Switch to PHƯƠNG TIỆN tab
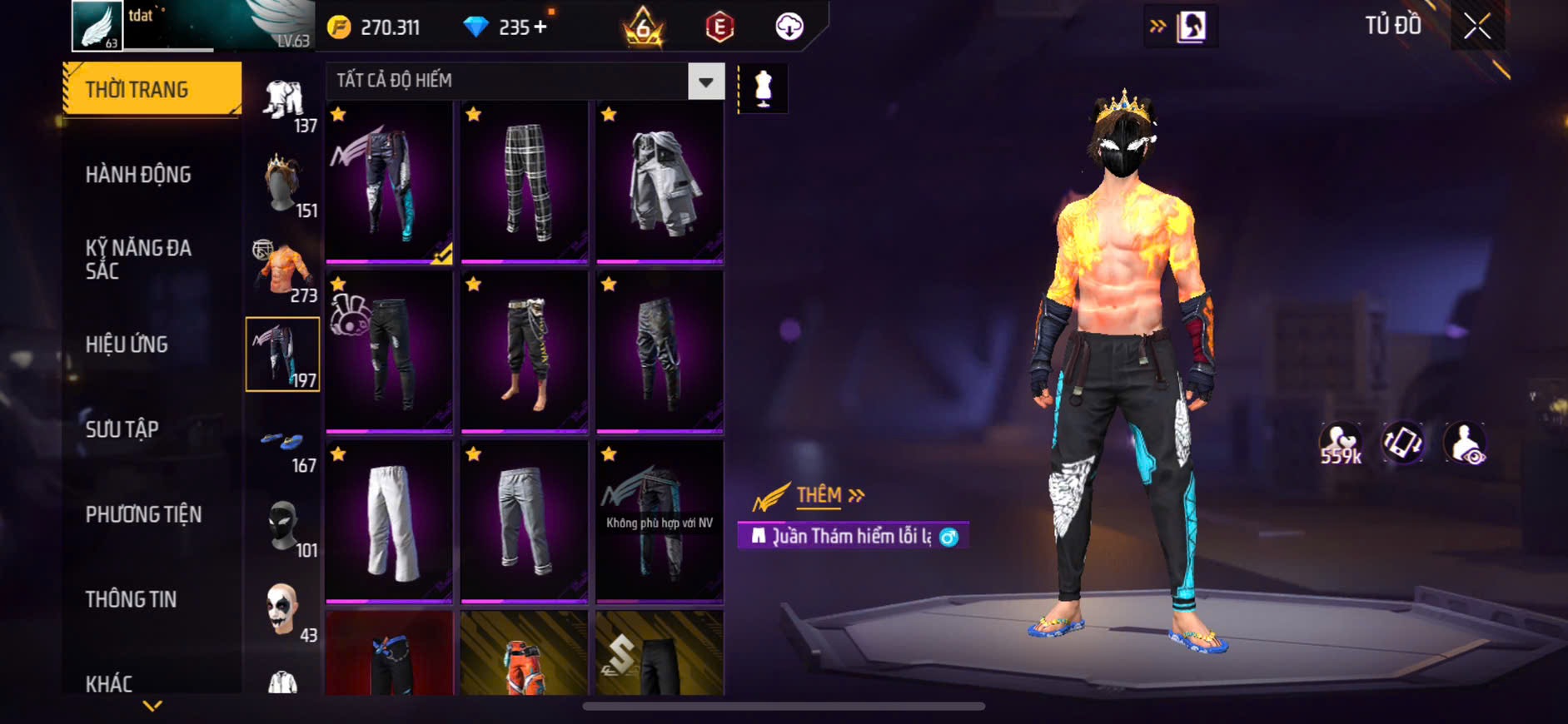Viewport: 1568px width, 724px height. click(x=143, y=514)
